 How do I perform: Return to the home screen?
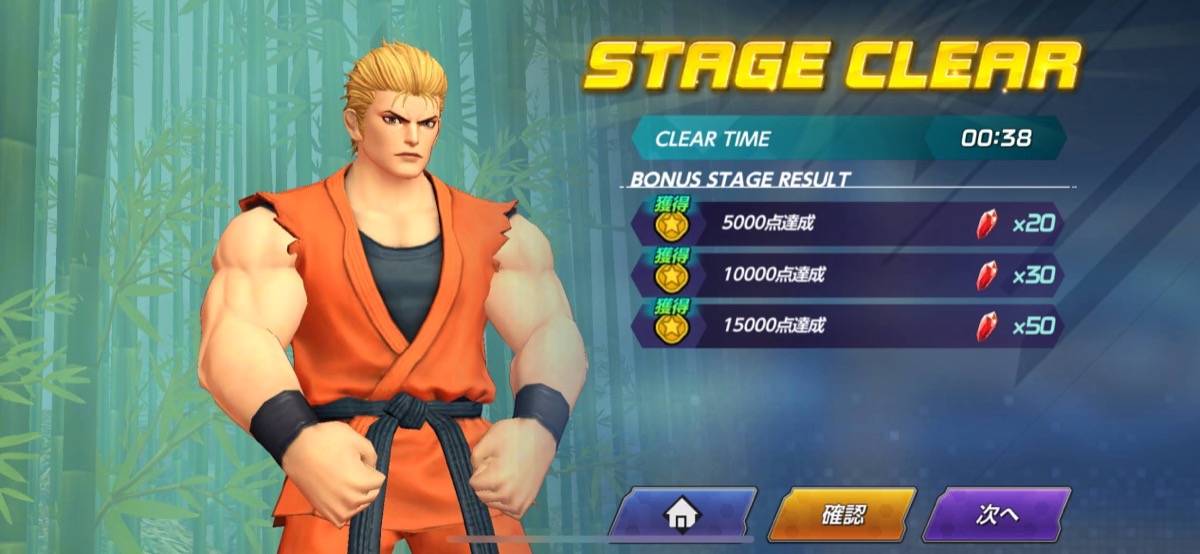click(x=682, y=515)
